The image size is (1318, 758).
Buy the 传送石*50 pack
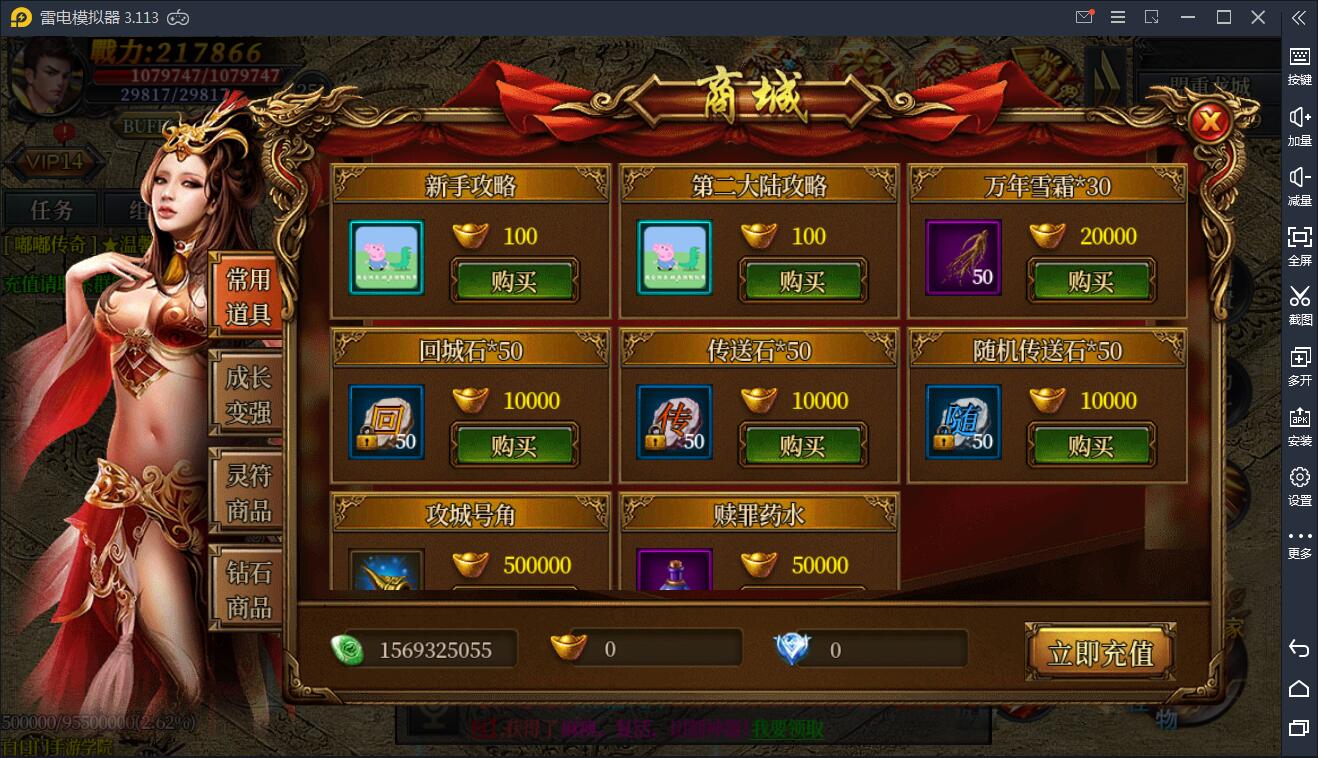coord(802,445)
